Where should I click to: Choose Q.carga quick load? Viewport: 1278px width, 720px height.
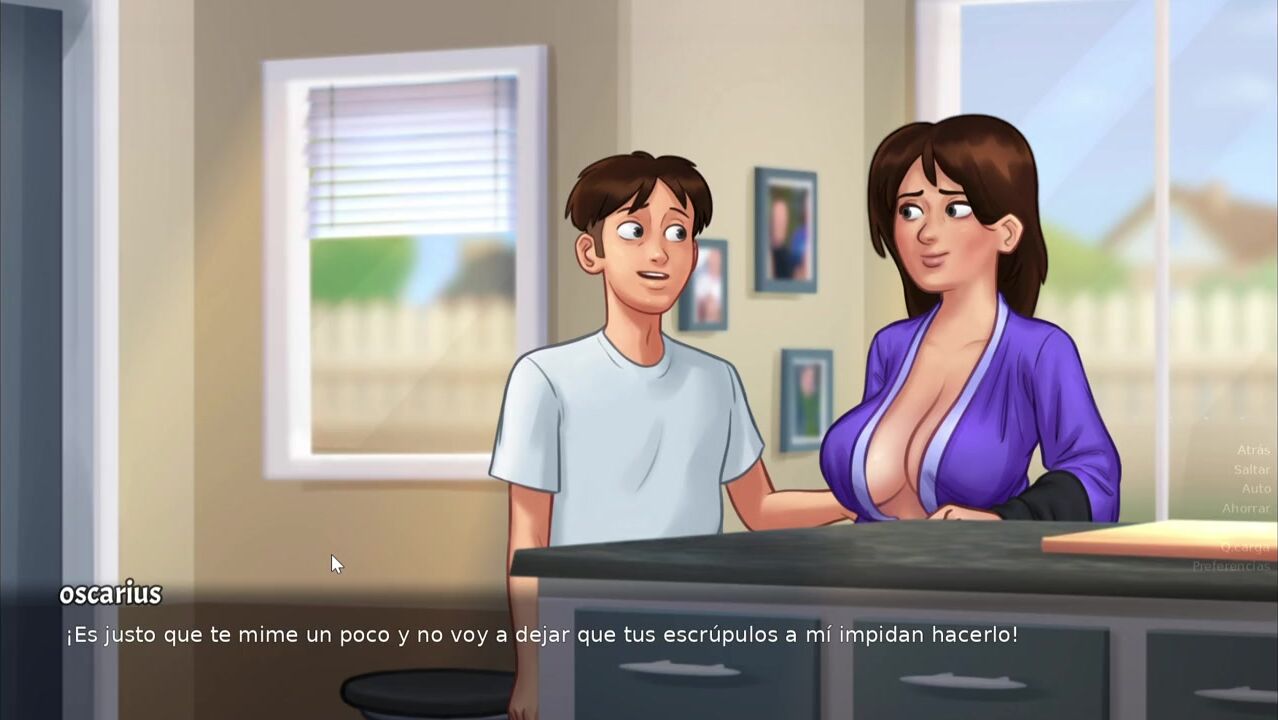(x=1245, y=547)
